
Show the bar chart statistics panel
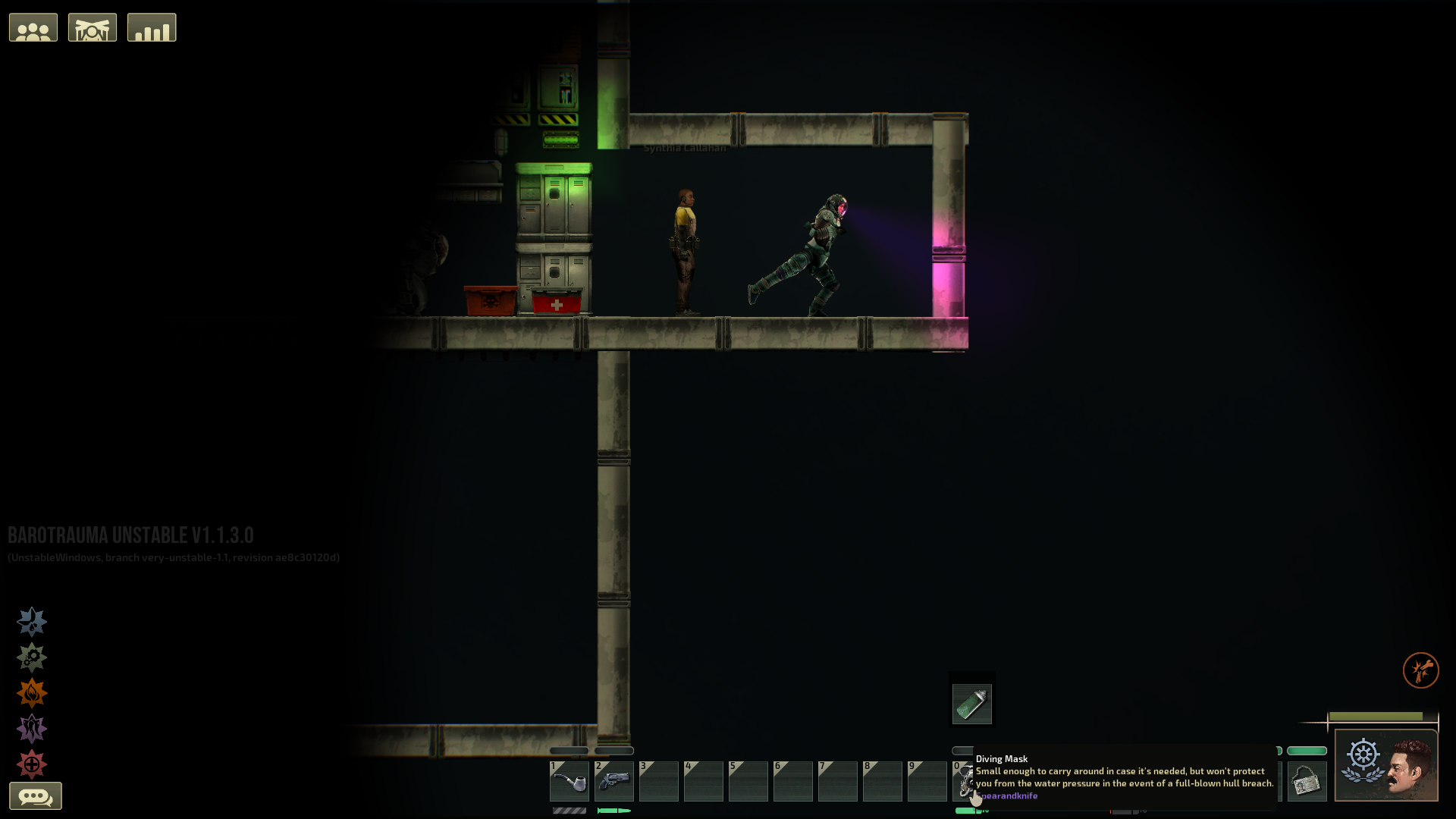tap(152, 28)
